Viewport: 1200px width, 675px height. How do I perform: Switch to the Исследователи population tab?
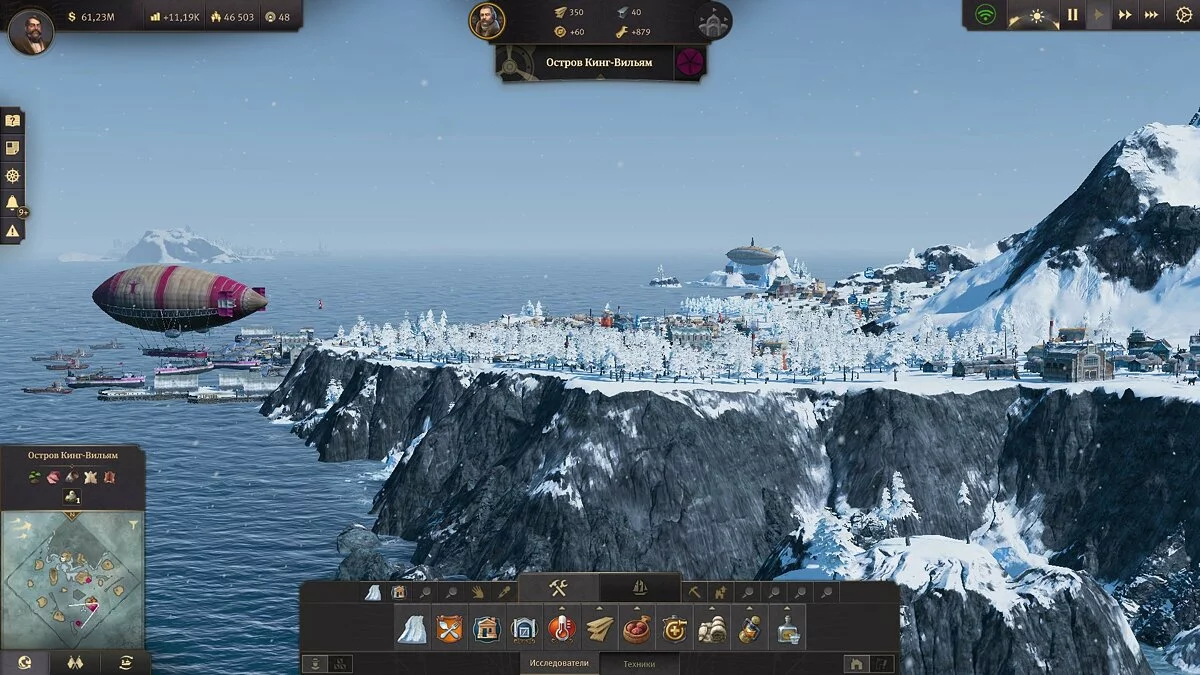click(559, 663)
